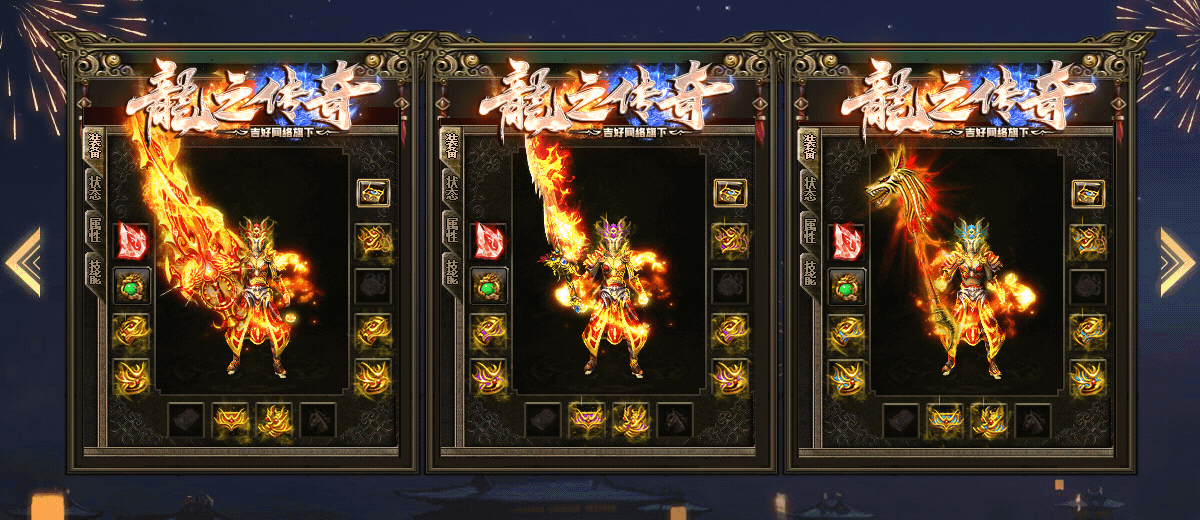
Task: Select red crystal slot in the dragon blade panel
Action: pos(132,241)
